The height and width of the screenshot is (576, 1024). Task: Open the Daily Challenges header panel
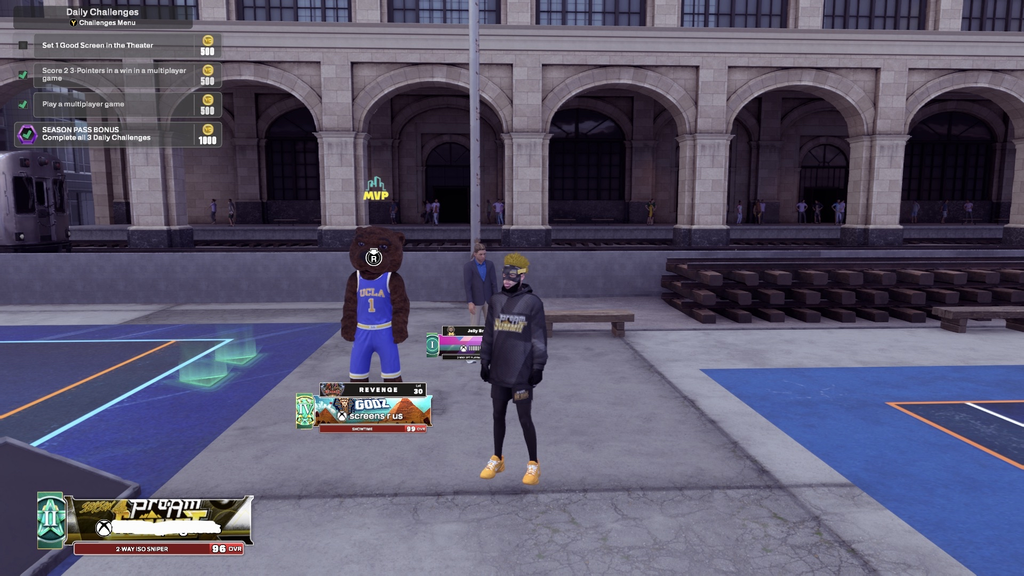click(x=103, y=17)
